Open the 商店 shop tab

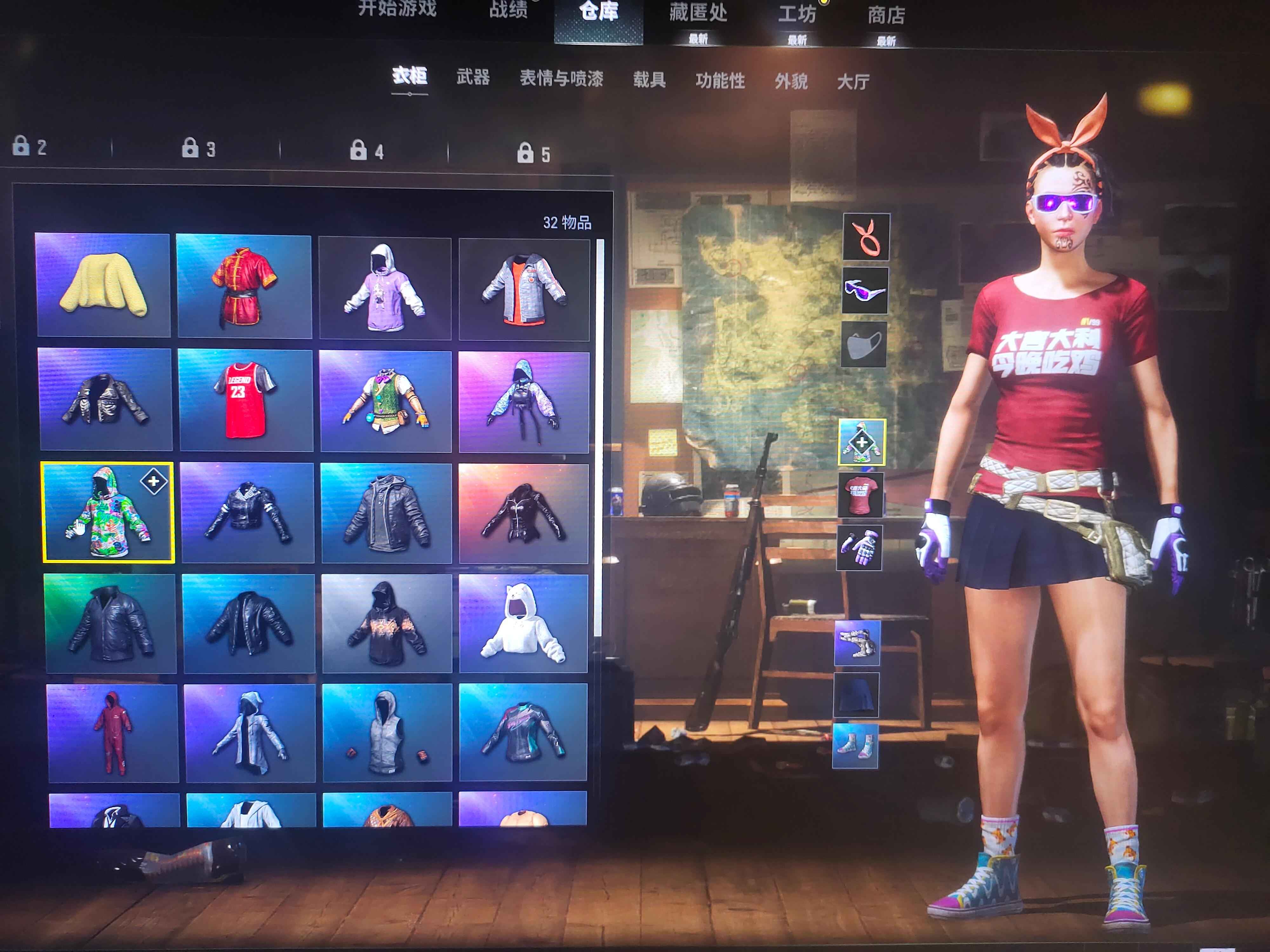click(x=886, y=16)
